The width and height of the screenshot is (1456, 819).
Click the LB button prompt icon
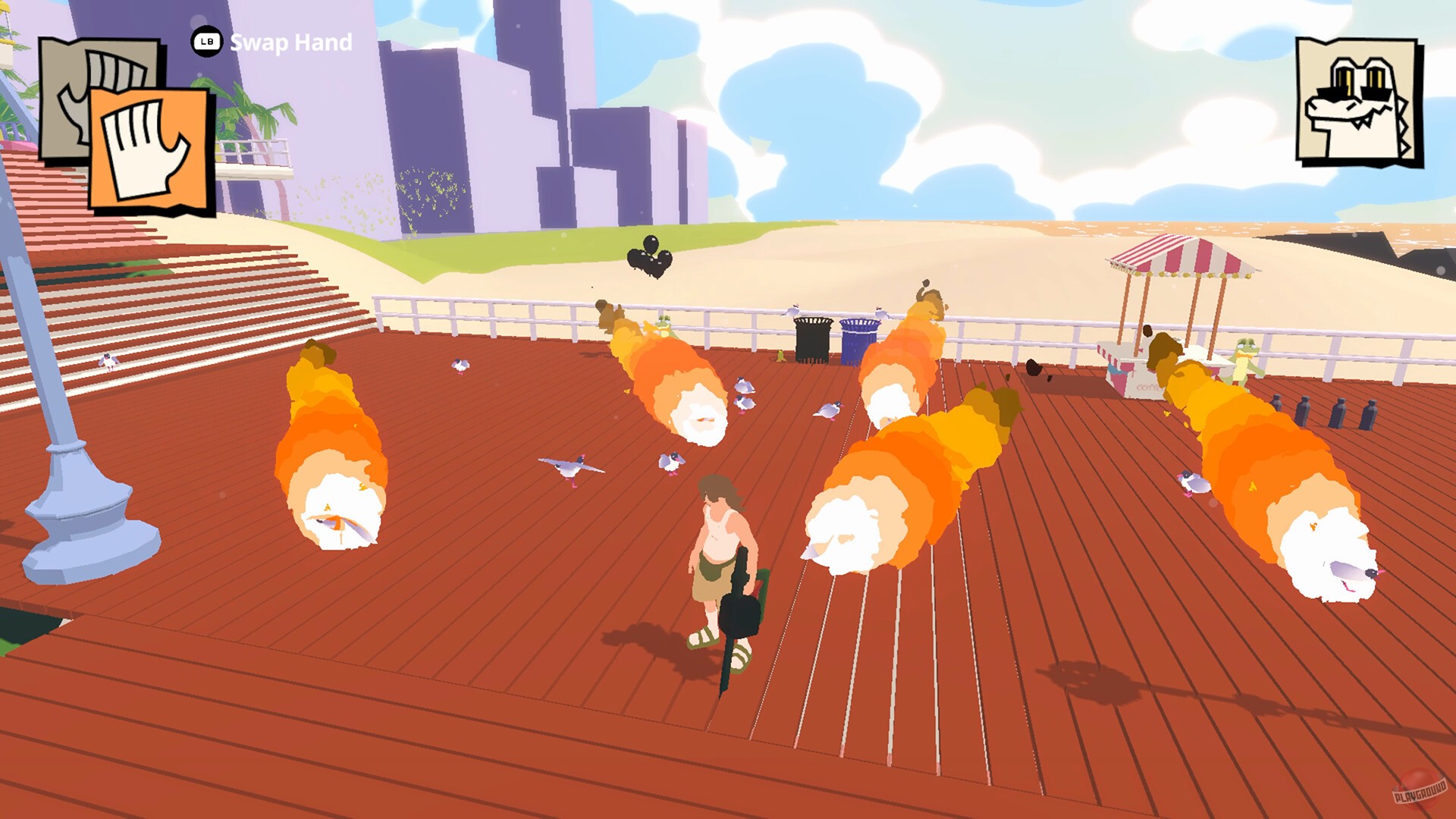click(205, 44)
